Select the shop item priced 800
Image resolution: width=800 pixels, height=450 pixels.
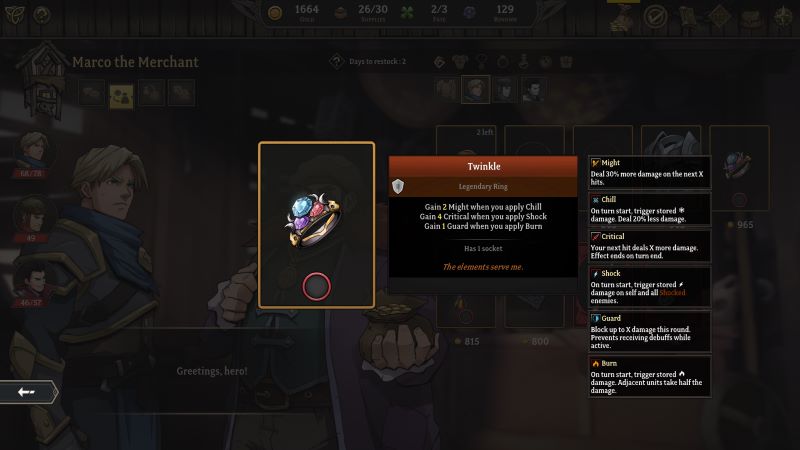[535, 300]
